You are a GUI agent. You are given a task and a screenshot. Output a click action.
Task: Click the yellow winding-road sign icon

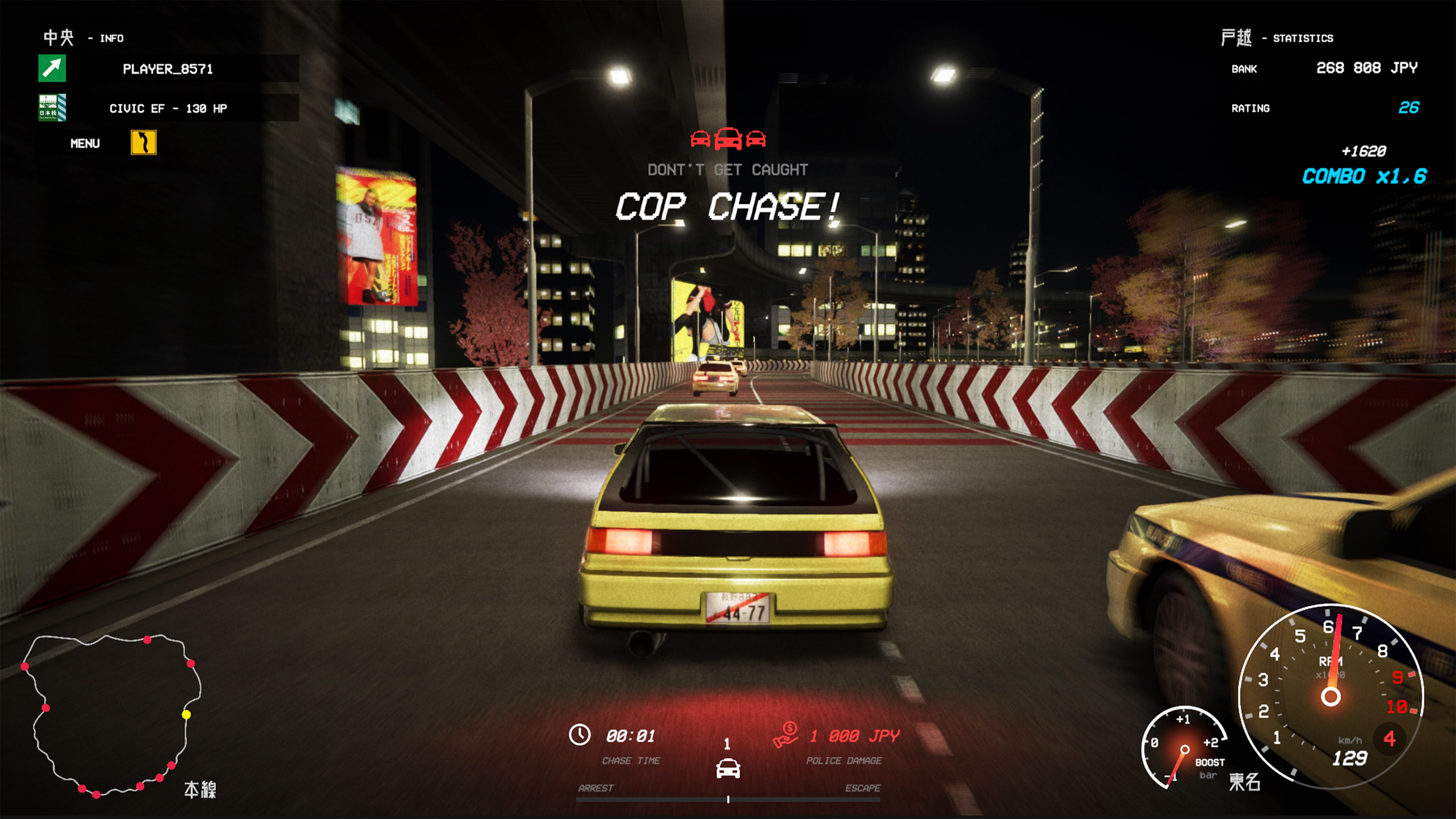[144, 143]
